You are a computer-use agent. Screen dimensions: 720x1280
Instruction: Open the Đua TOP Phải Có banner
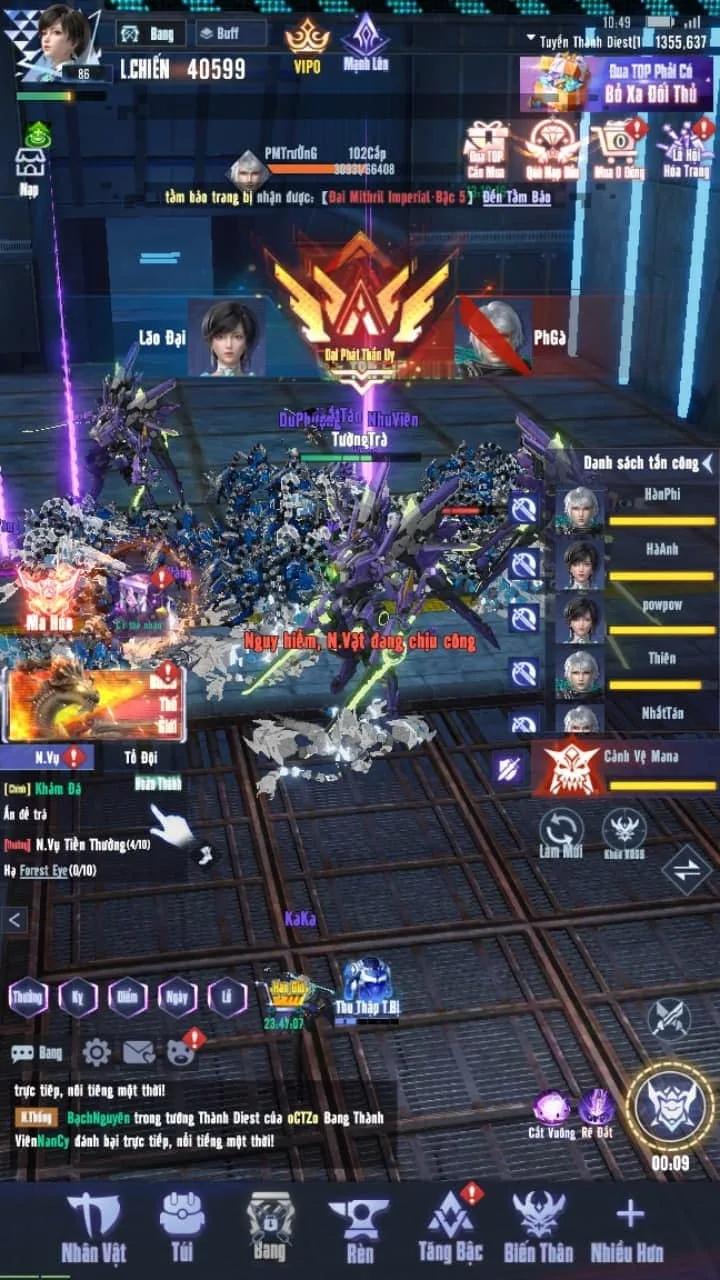615,83
